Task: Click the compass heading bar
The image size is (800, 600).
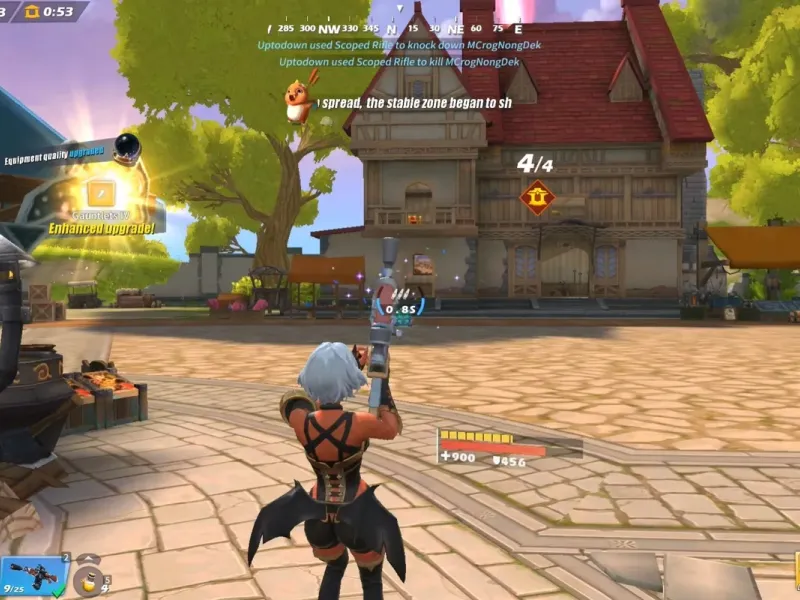Action: (390, 29)
